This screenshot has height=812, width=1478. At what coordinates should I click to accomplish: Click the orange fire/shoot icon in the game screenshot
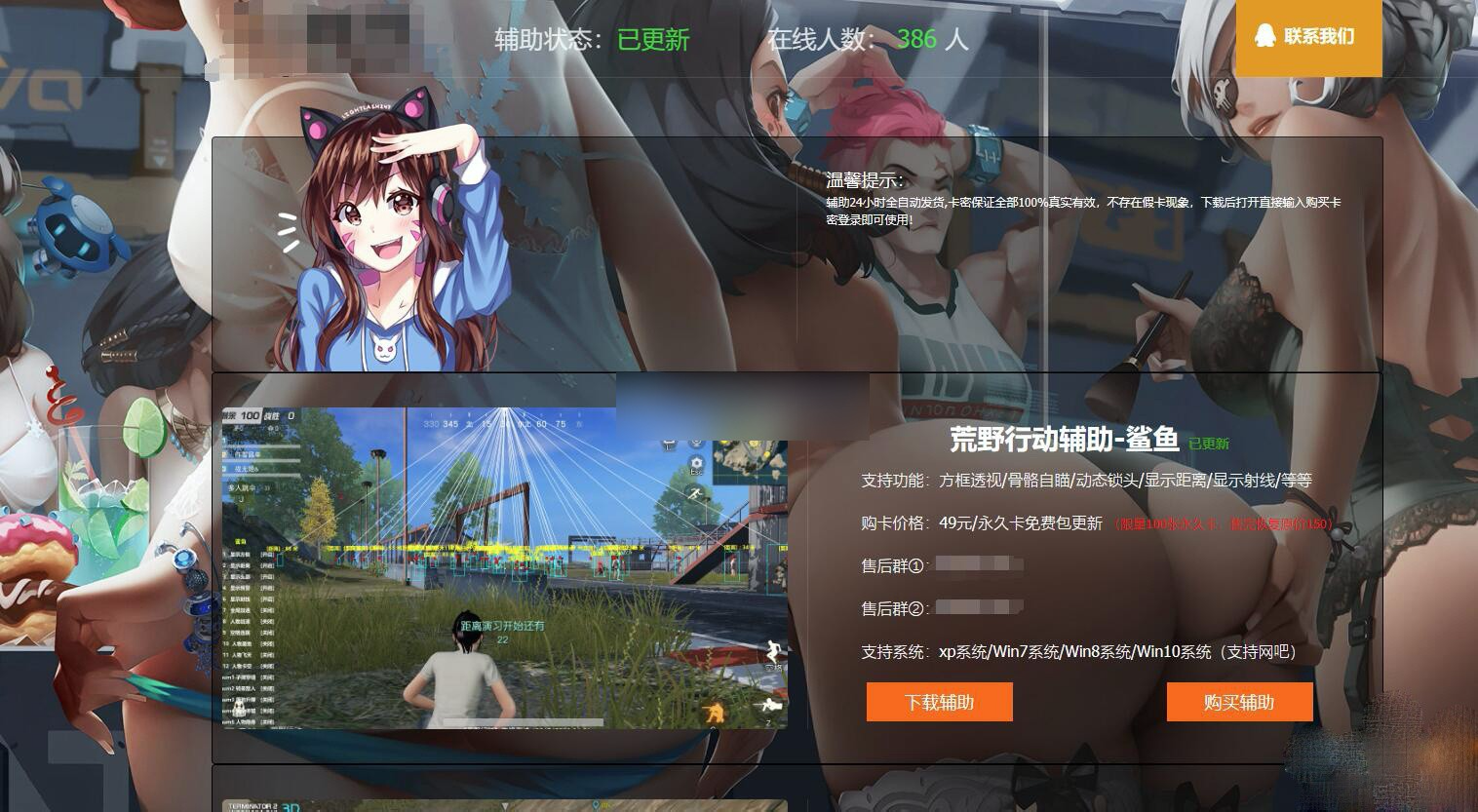[x=716, y=712]
